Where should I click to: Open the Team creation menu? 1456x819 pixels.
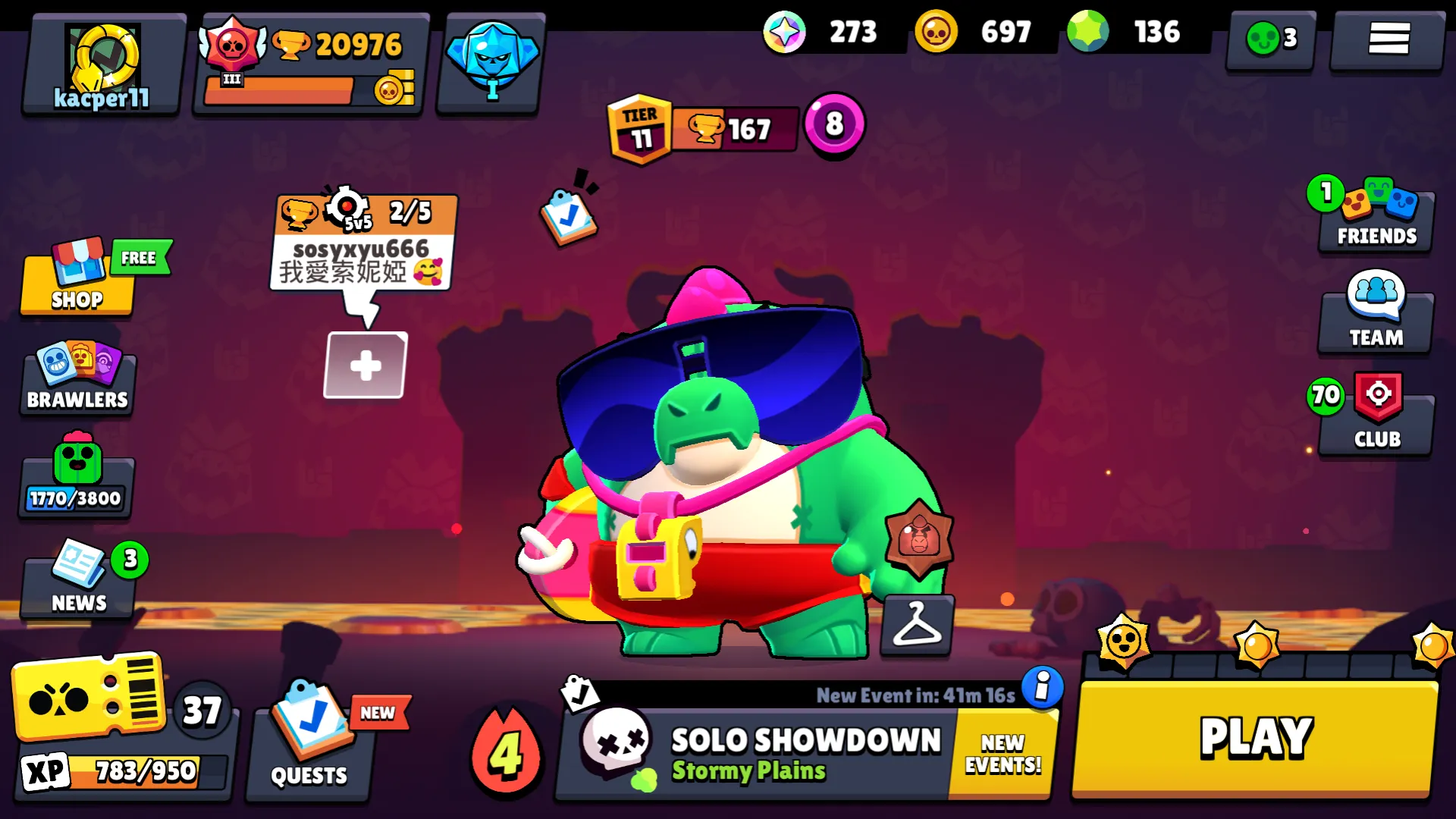click(1375, 315)
